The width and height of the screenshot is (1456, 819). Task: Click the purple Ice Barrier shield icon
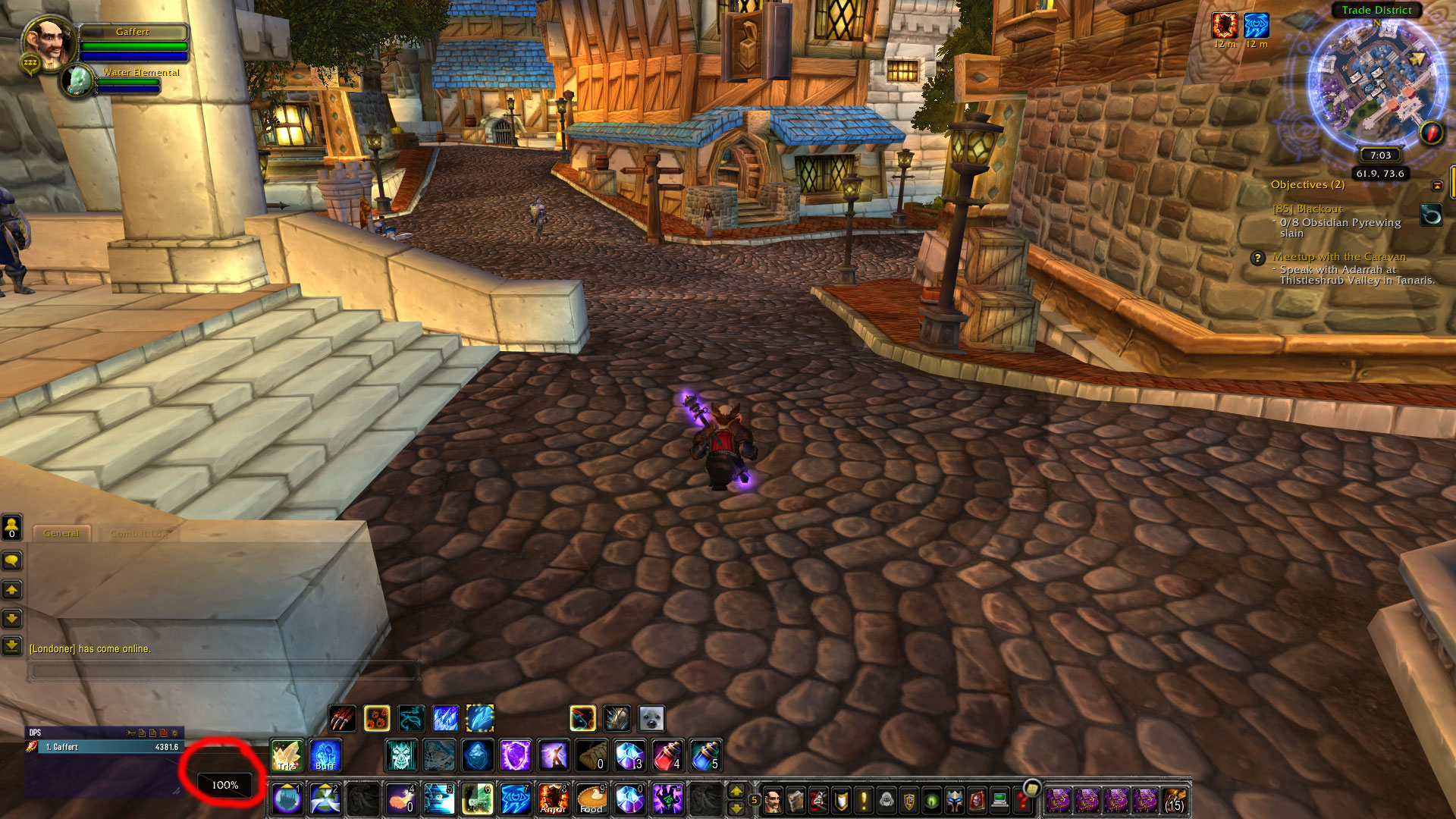515,756
